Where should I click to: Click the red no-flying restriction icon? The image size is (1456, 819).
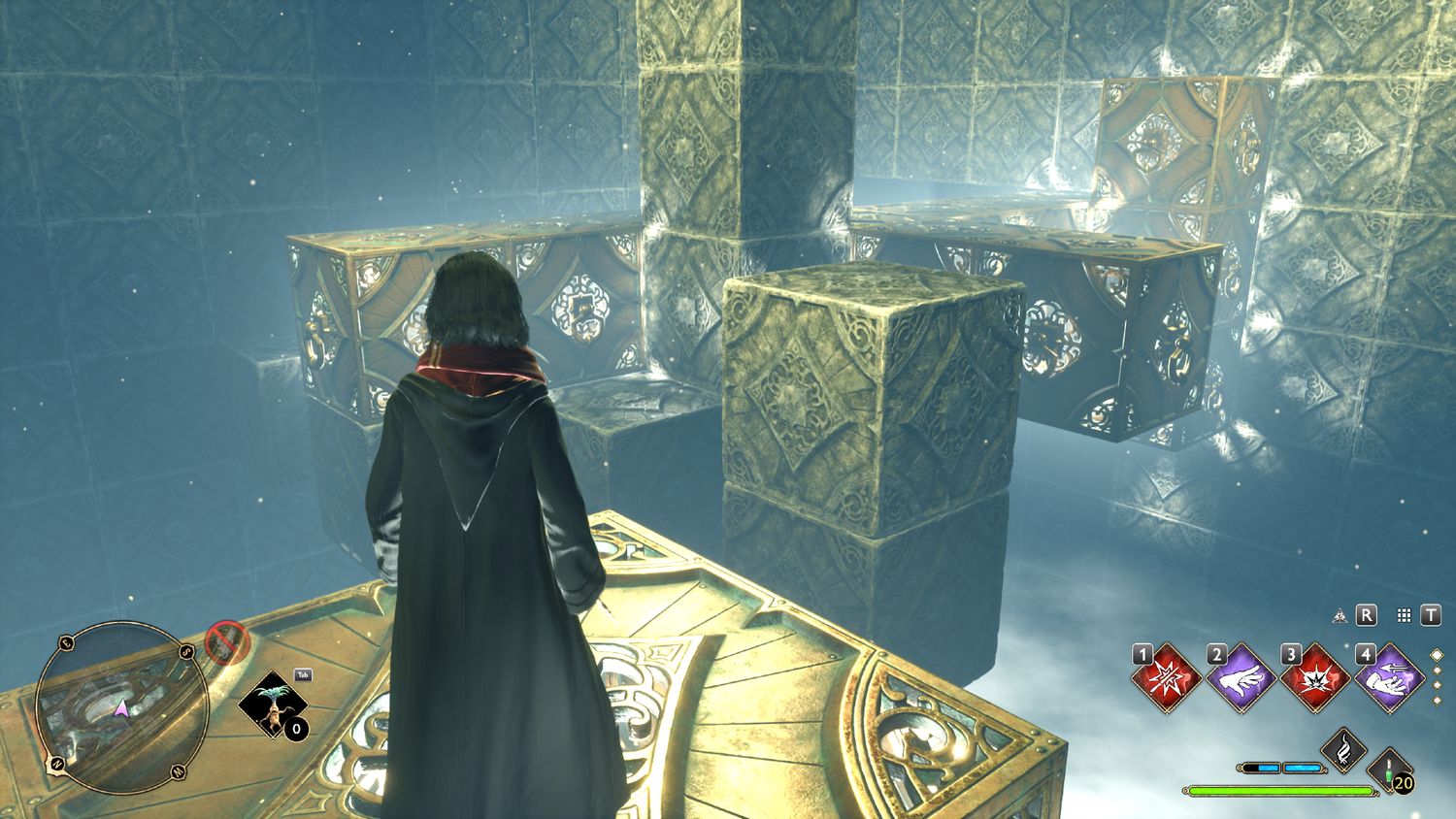pyautogui.click(x=226, y=642)
